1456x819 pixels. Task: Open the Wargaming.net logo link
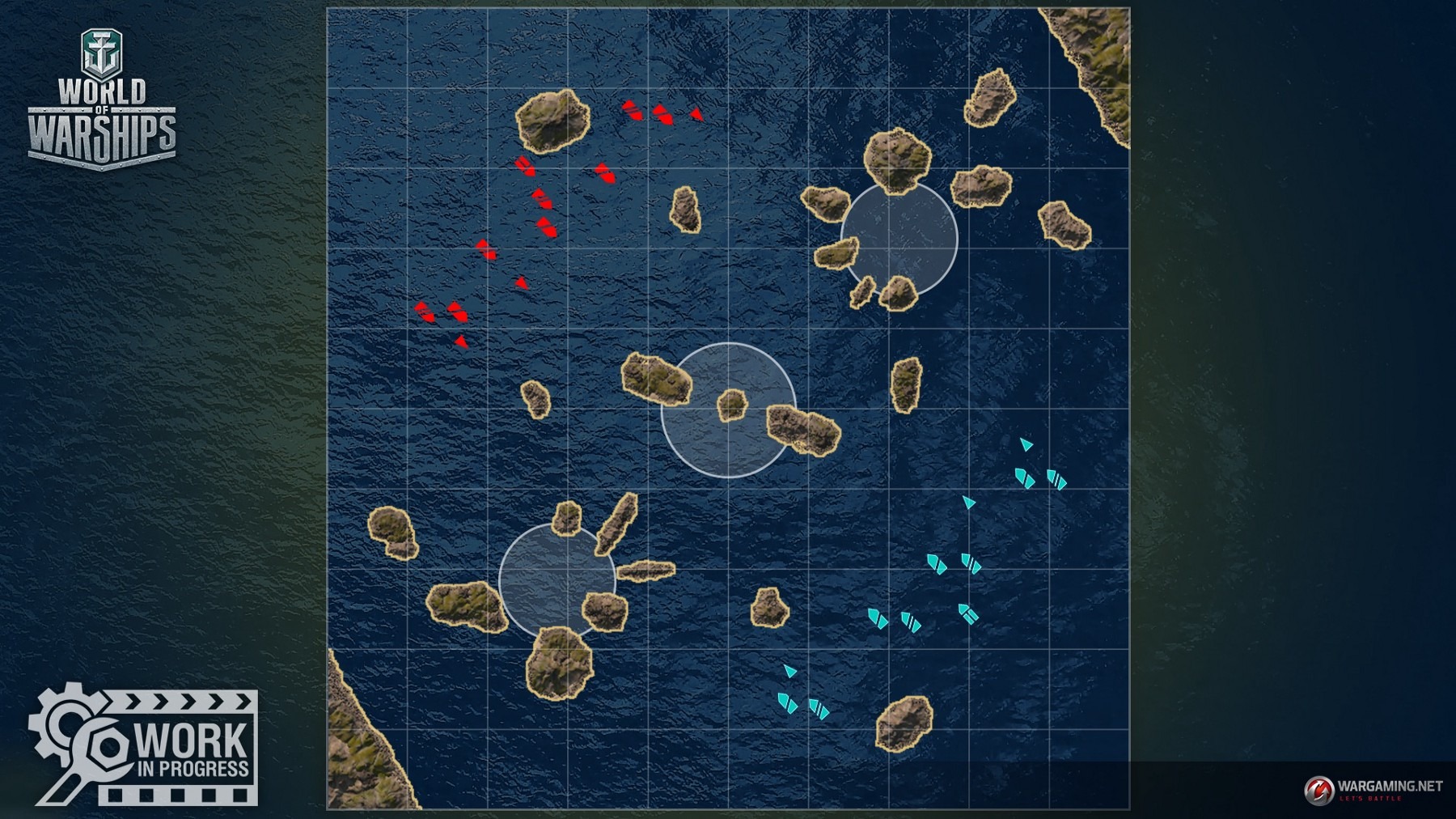point(1372,789)
